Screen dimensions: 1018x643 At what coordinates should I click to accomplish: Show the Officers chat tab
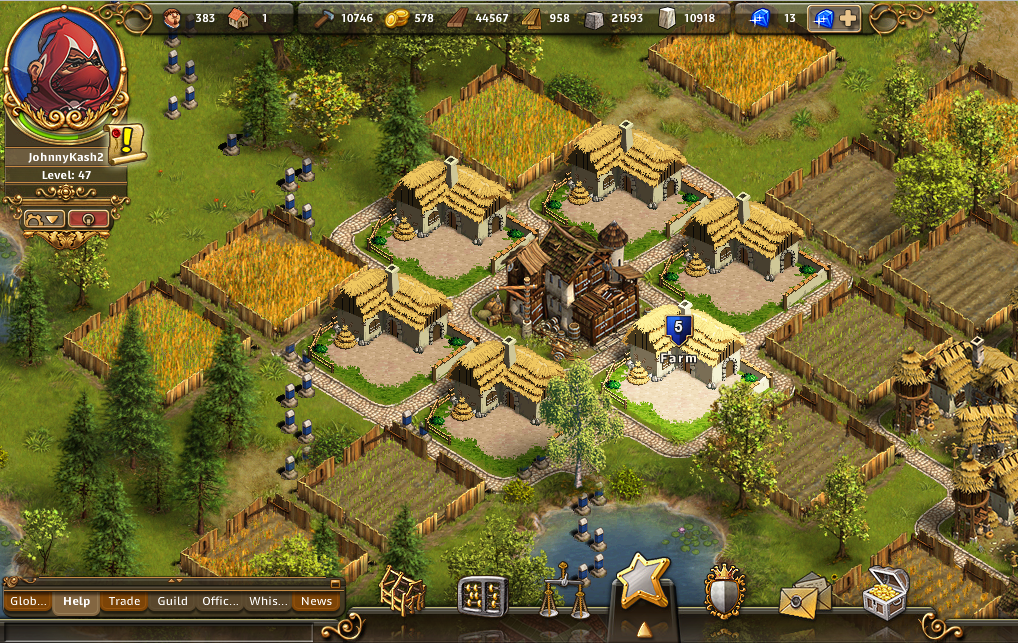[x=220, y=601]
